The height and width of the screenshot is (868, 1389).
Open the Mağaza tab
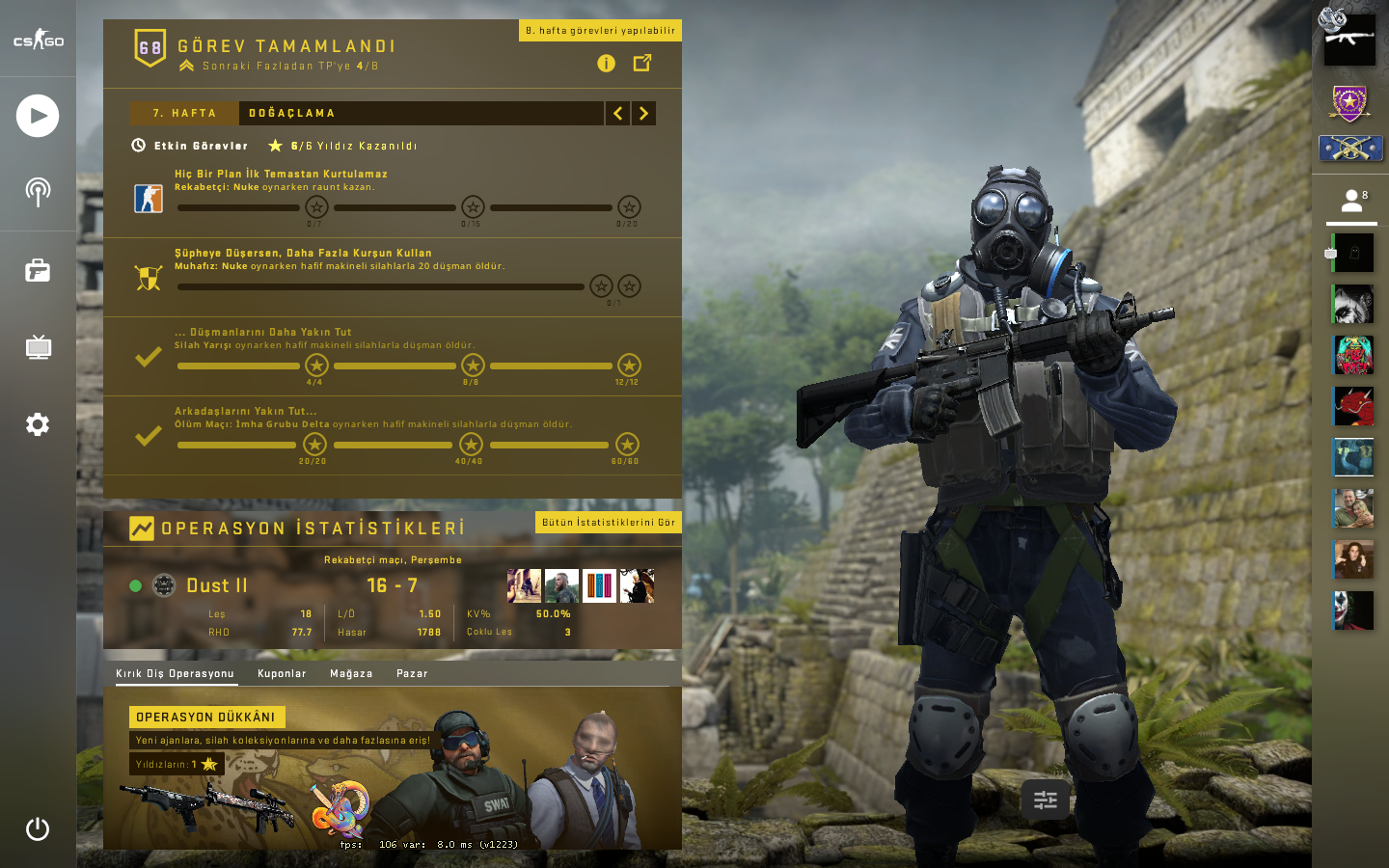[x=351, y=673]
